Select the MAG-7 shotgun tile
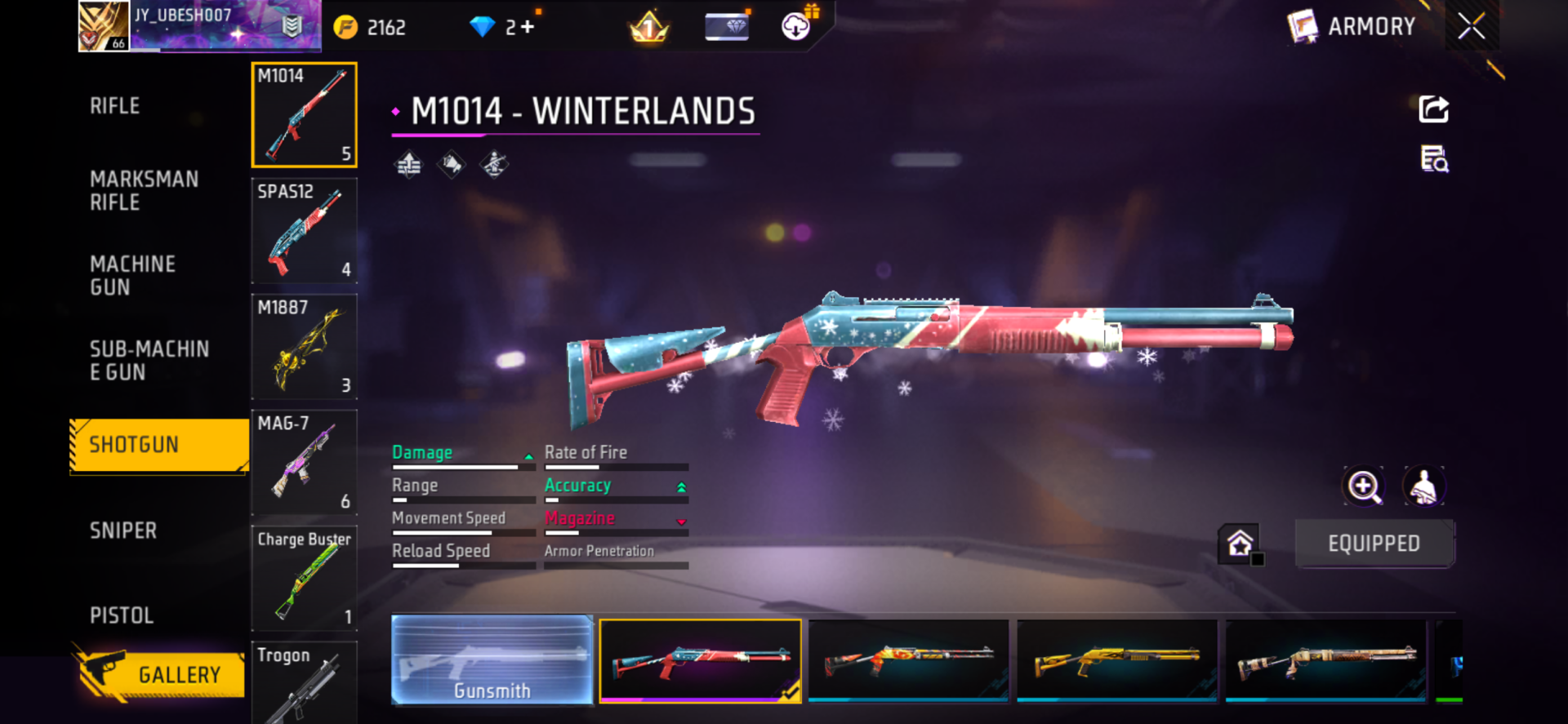 (x=304, y=463)
